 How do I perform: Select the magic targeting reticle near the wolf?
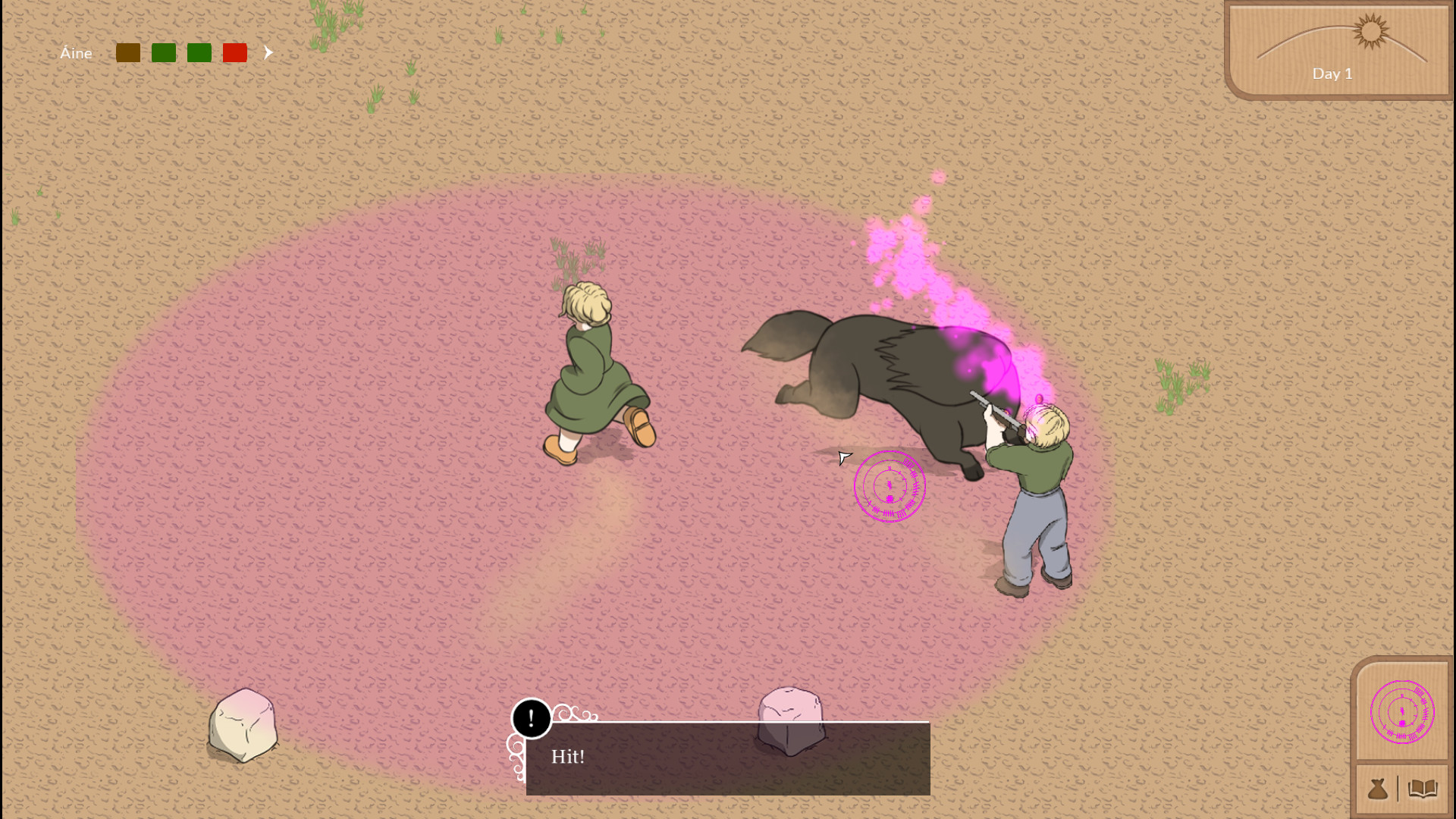click(x=890, y=486)
